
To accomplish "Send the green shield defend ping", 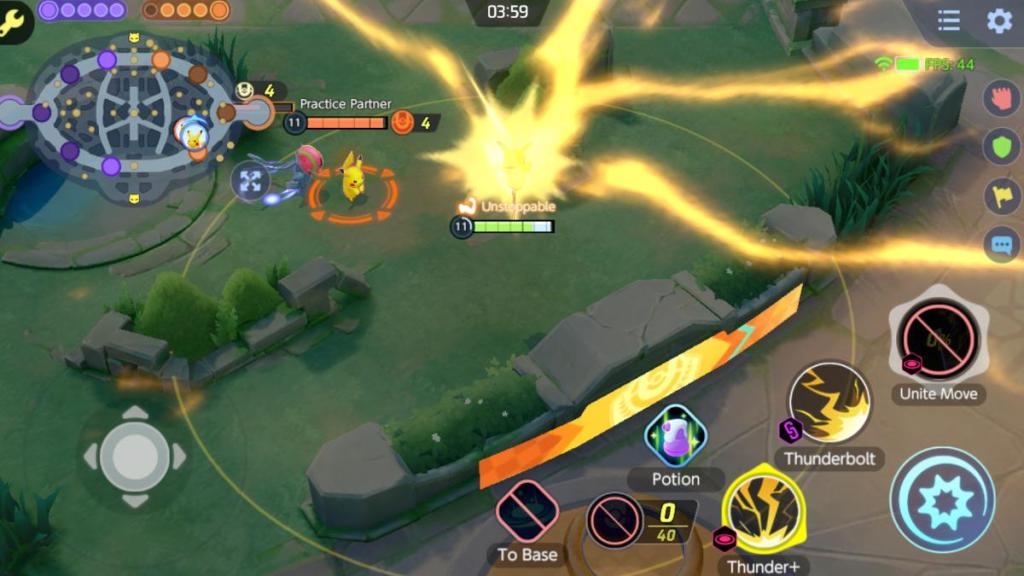I will 1001,148.
